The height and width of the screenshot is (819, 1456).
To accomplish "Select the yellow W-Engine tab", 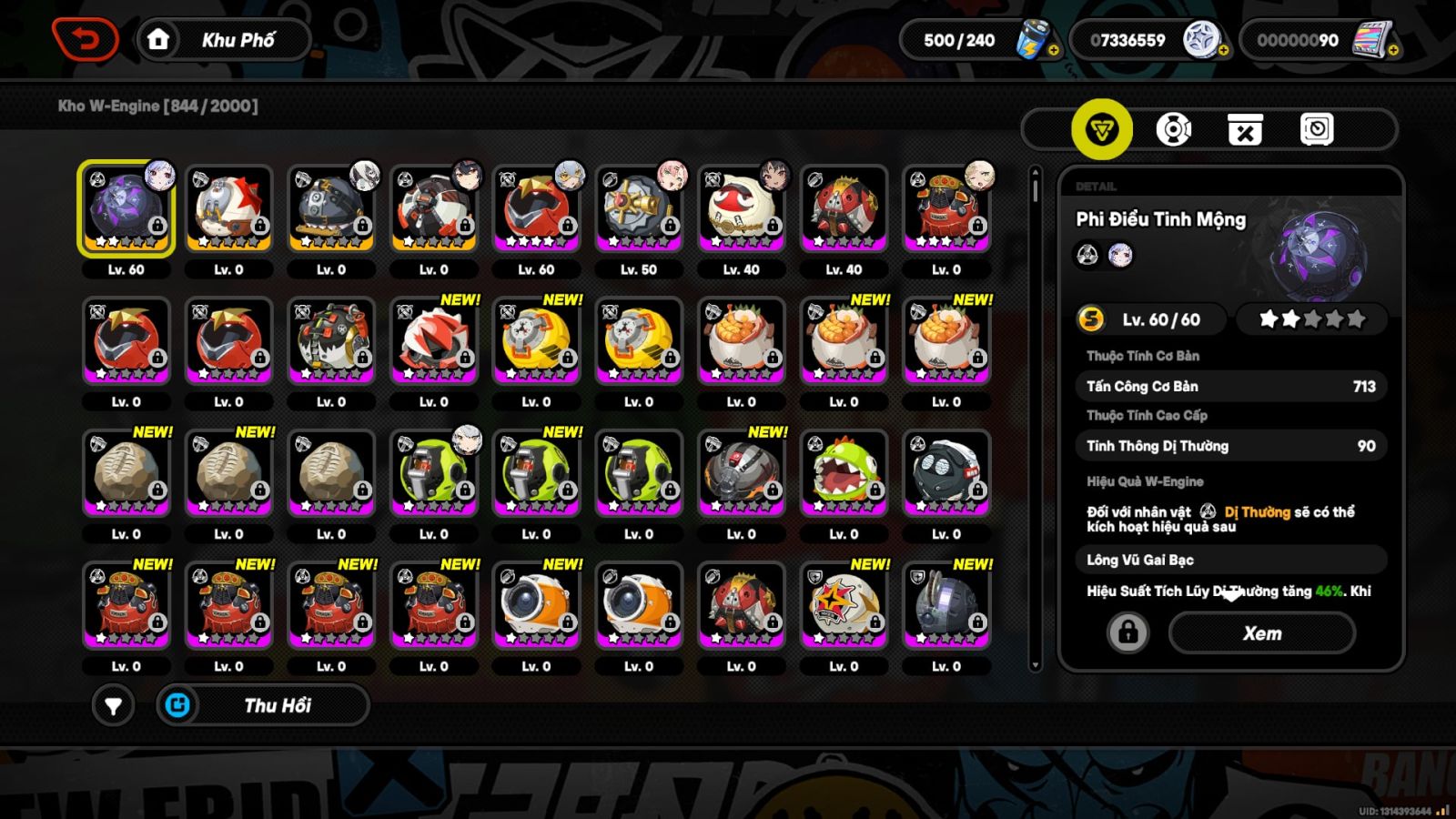I will [x=1101, y=129].
